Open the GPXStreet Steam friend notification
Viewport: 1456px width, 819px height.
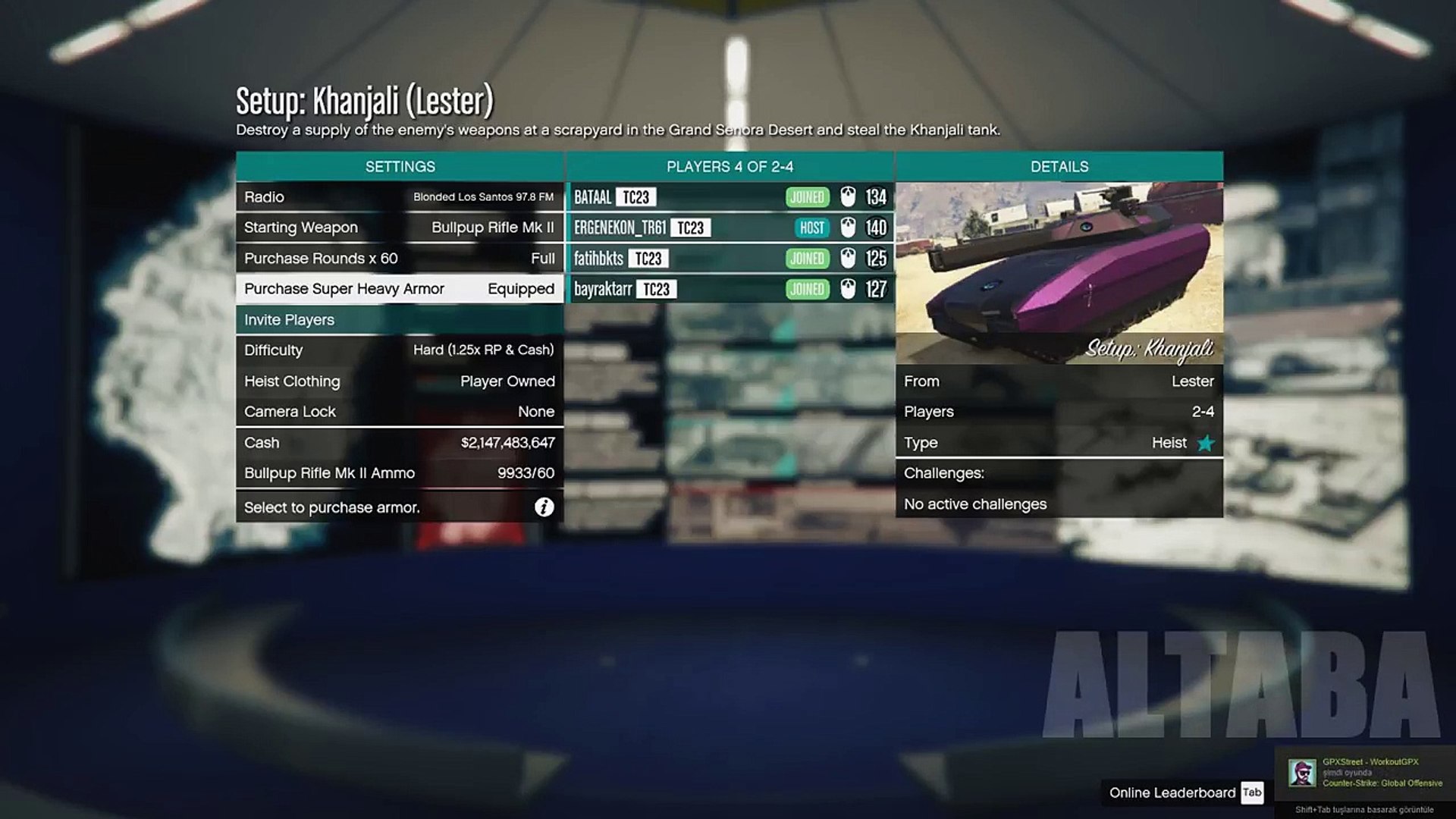pos(1365,773)
